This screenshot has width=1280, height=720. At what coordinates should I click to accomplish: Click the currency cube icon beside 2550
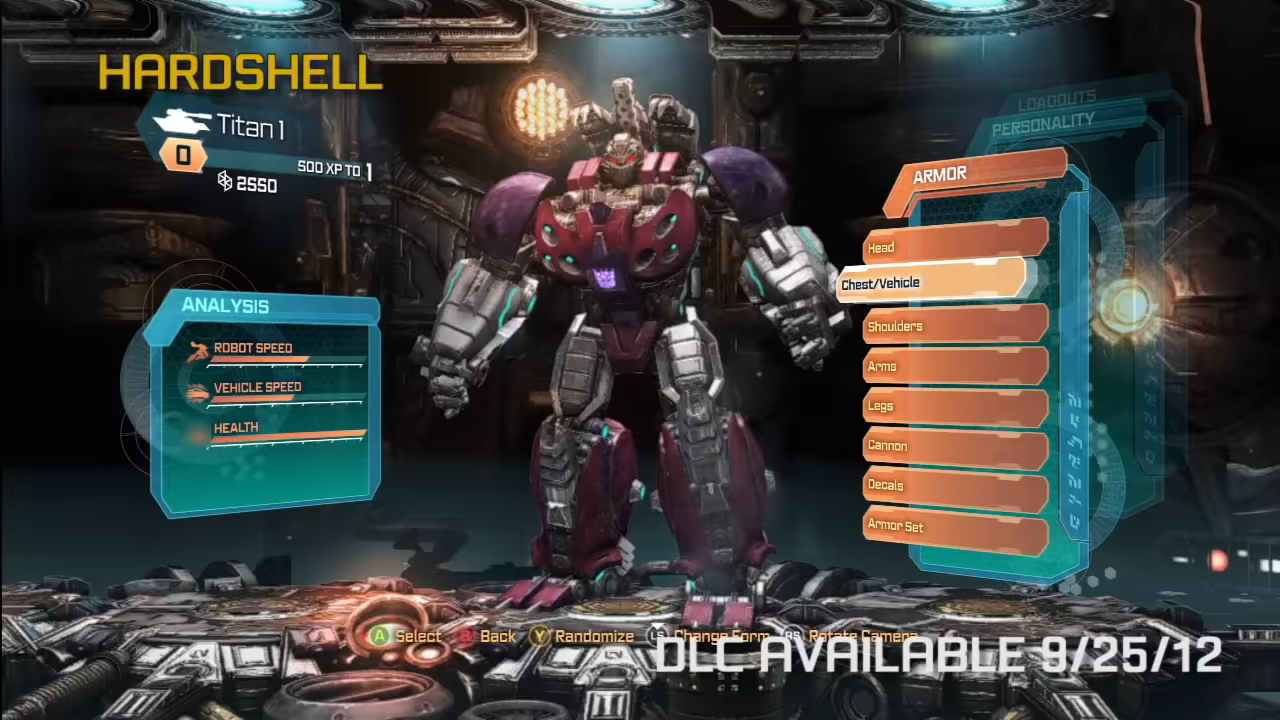(227, 184)
